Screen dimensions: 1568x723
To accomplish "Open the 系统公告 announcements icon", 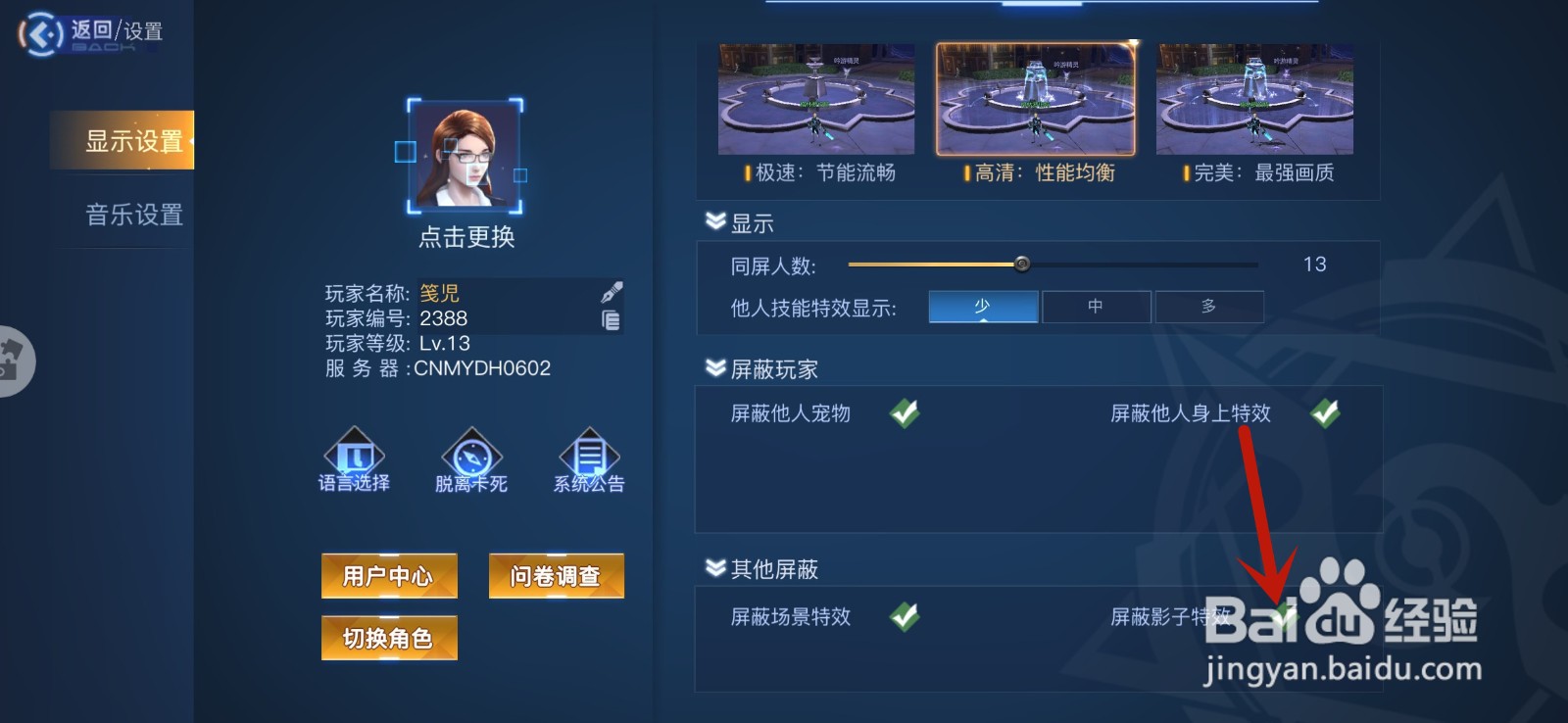I will (588, 454).
